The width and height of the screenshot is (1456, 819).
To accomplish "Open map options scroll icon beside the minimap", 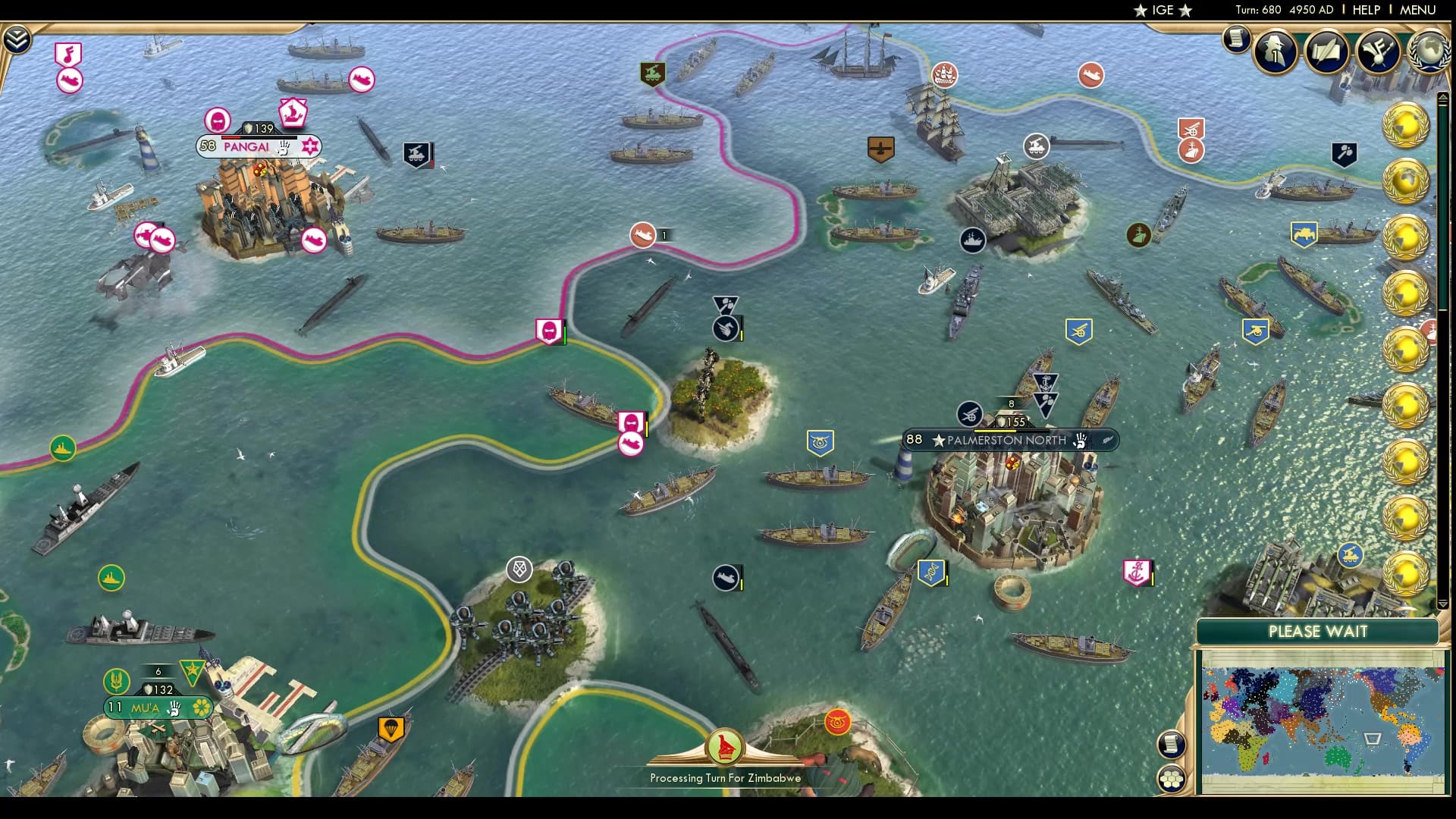I will pos(1172,746).
